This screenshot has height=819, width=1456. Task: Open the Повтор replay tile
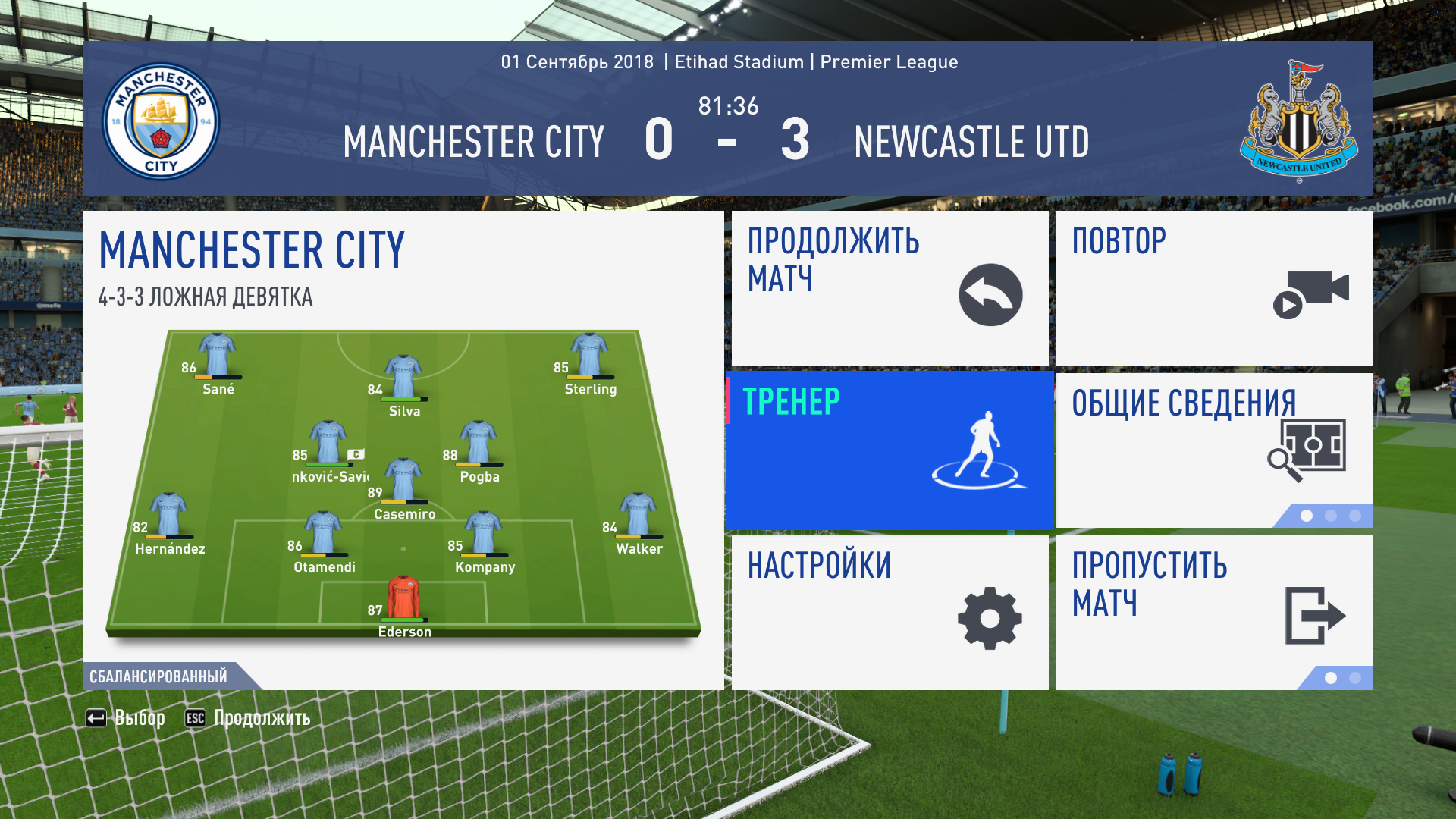[x=1214, y=288]
